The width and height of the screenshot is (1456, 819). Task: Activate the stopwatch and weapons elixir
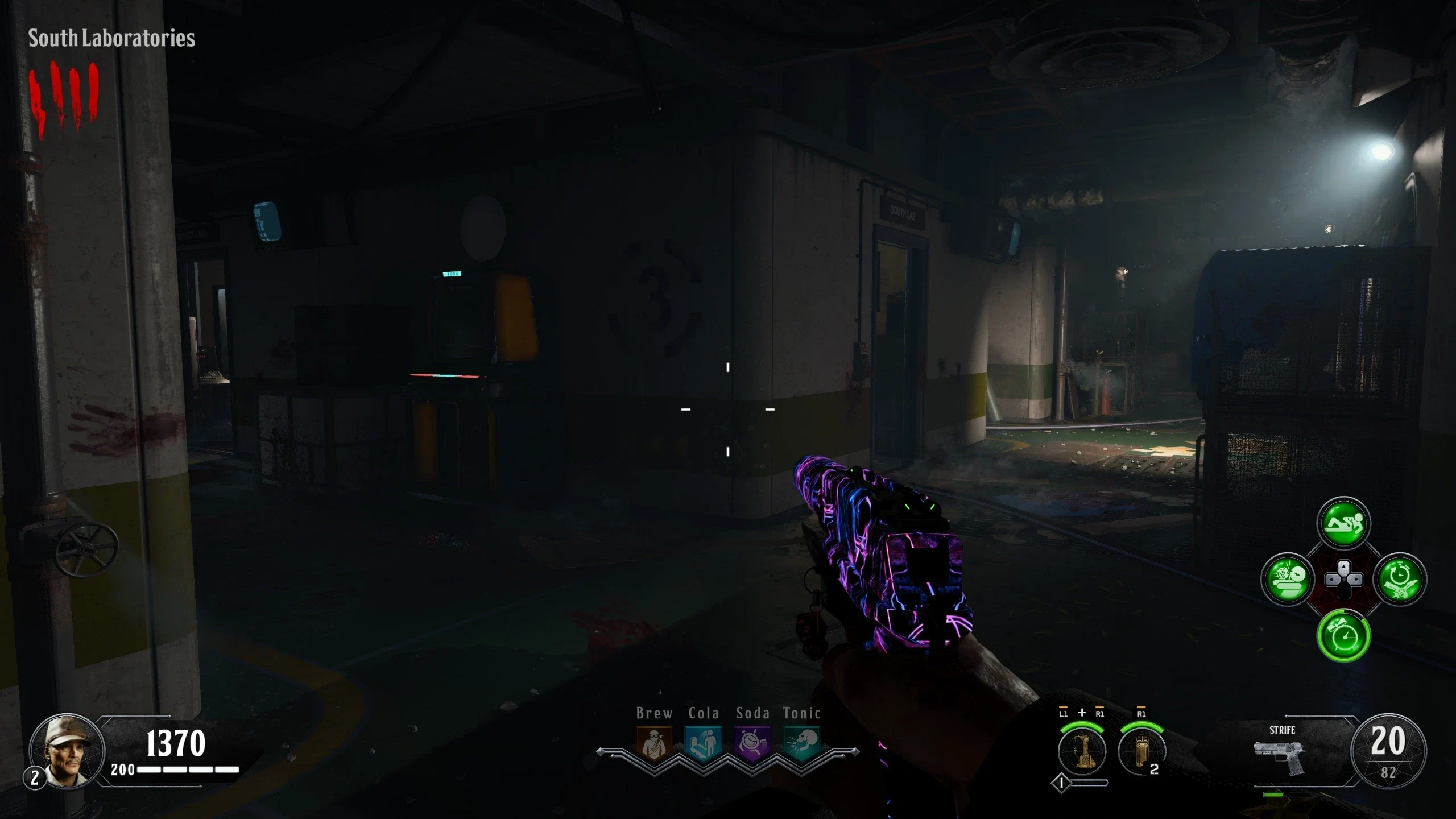pyautogui.click(x=1400, y=580)
